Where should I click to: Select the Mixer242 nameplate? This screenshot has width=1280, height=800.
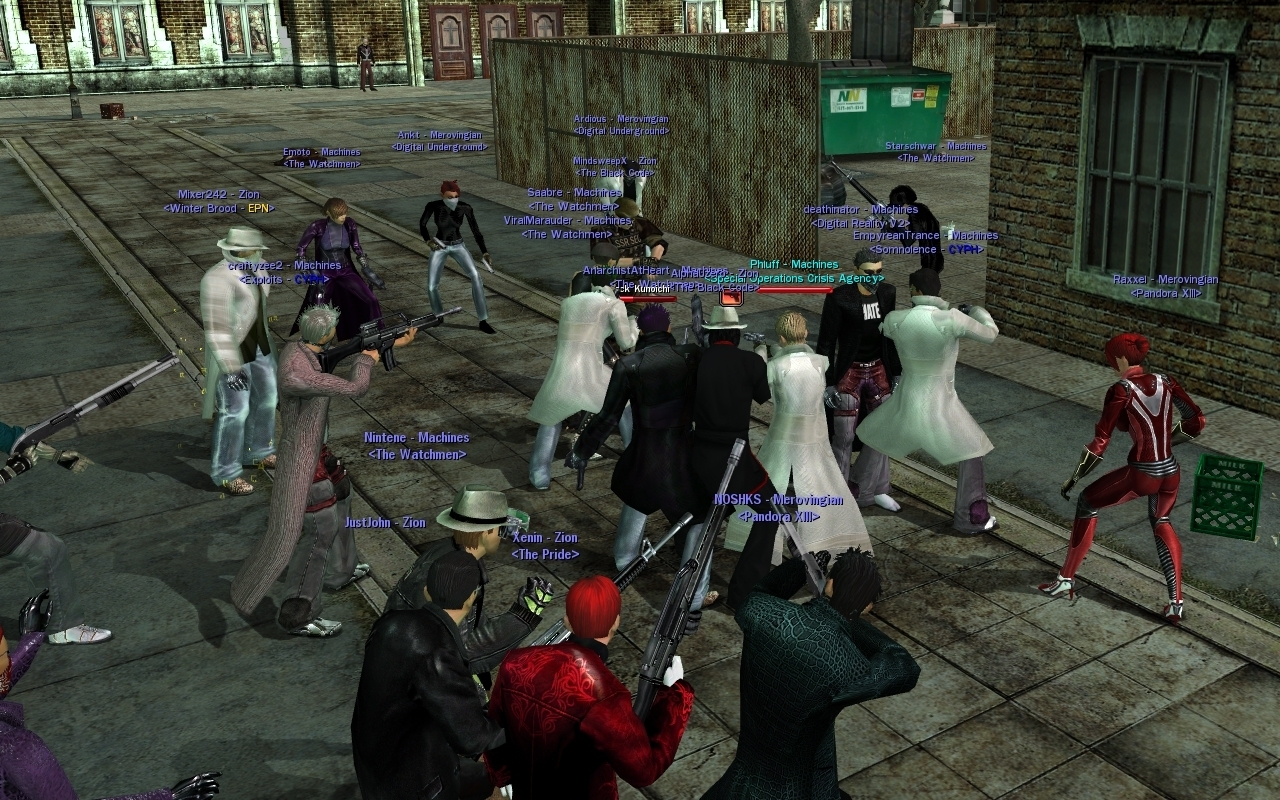point(218,195)
